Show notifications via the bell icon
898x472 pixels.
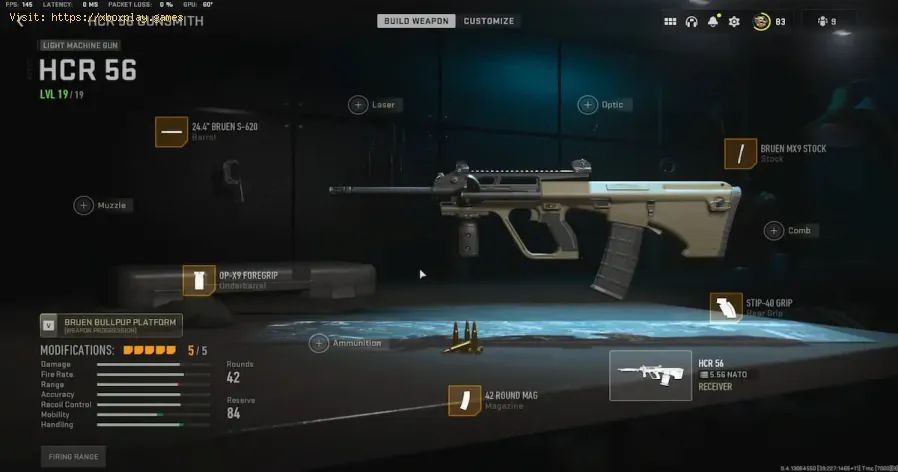[x=713, y=21]
